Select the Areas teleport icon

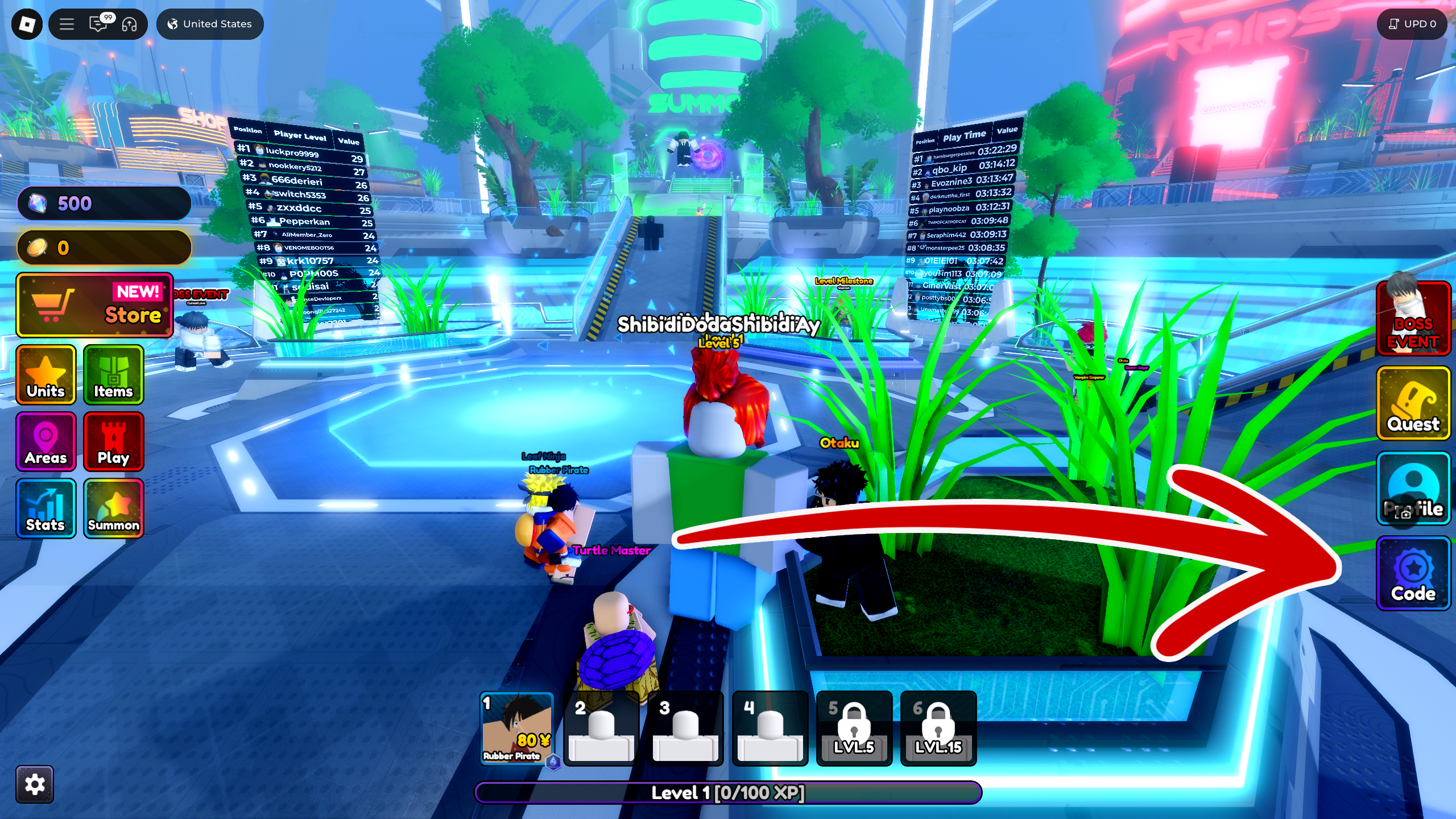45,442
